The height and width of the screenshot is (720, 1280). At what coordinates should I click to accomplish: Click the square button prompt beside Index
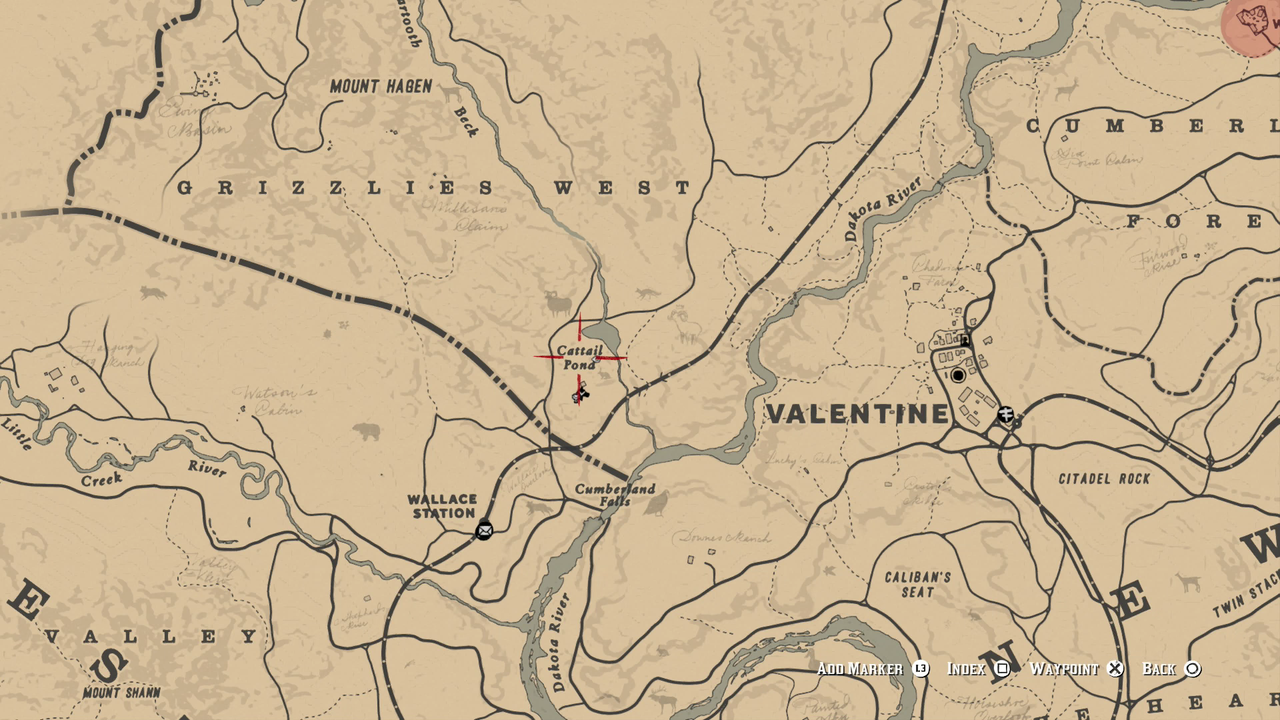(1002, 668)
